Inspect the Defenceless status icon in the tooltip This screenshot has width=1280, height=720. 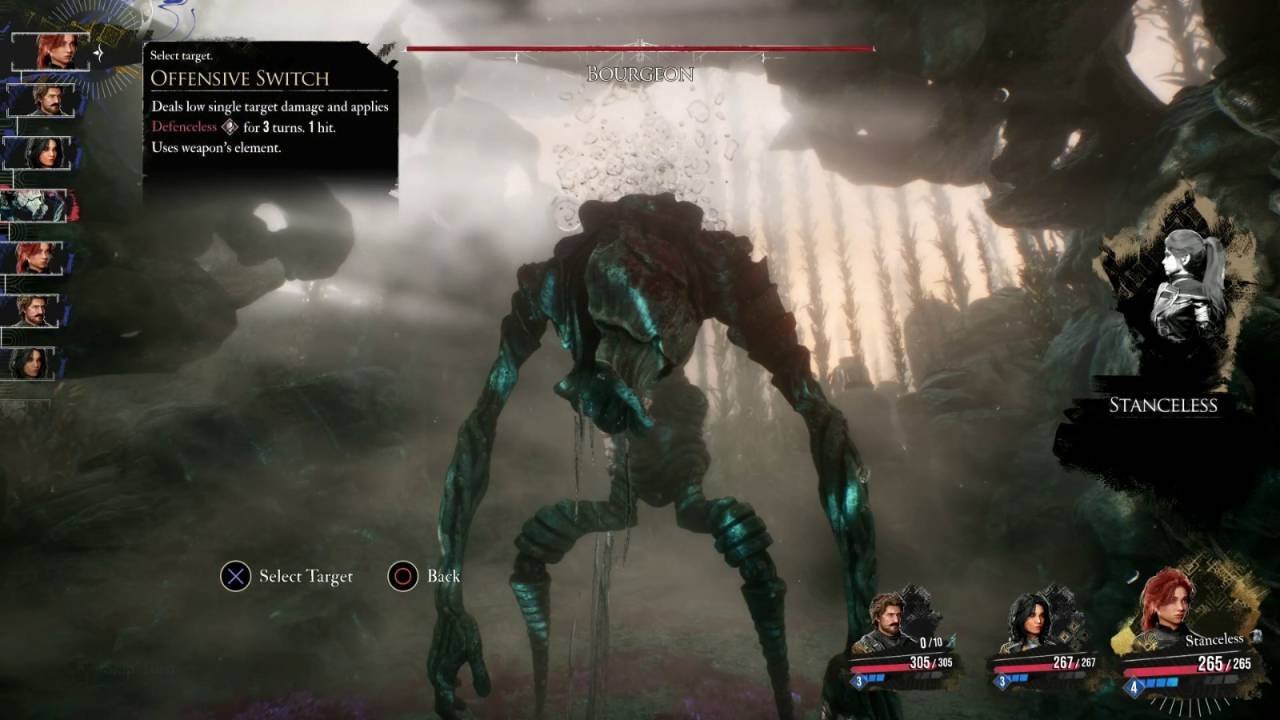pos(229,127)
